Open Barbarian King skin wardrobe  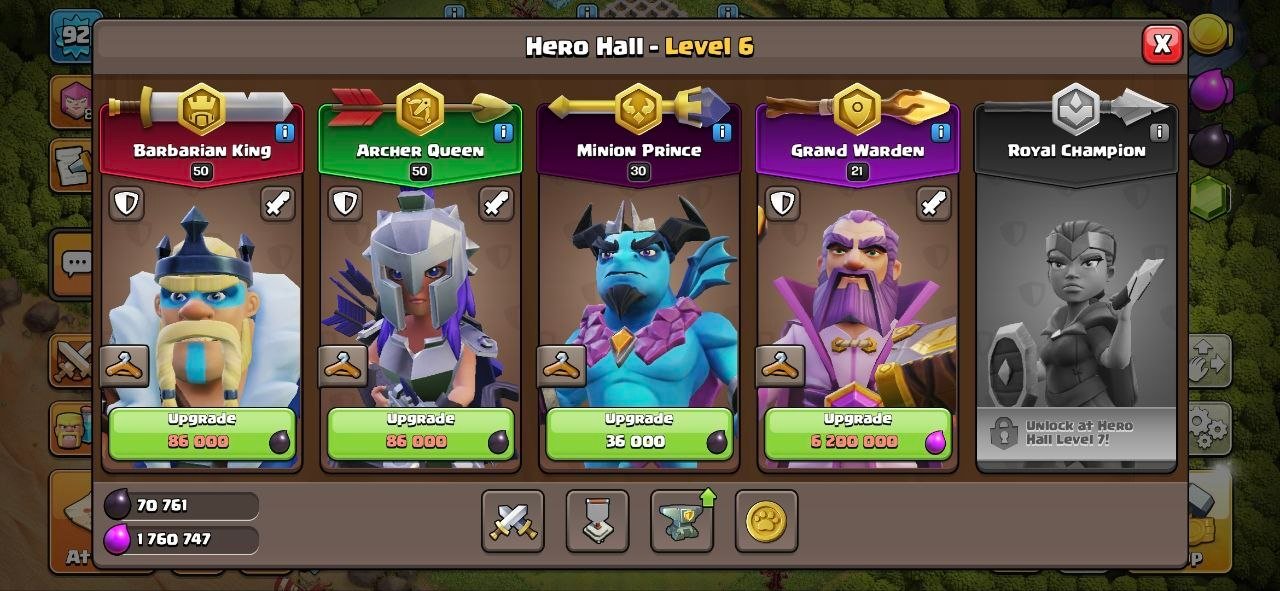pyautogui.click(x=125, y=366)
